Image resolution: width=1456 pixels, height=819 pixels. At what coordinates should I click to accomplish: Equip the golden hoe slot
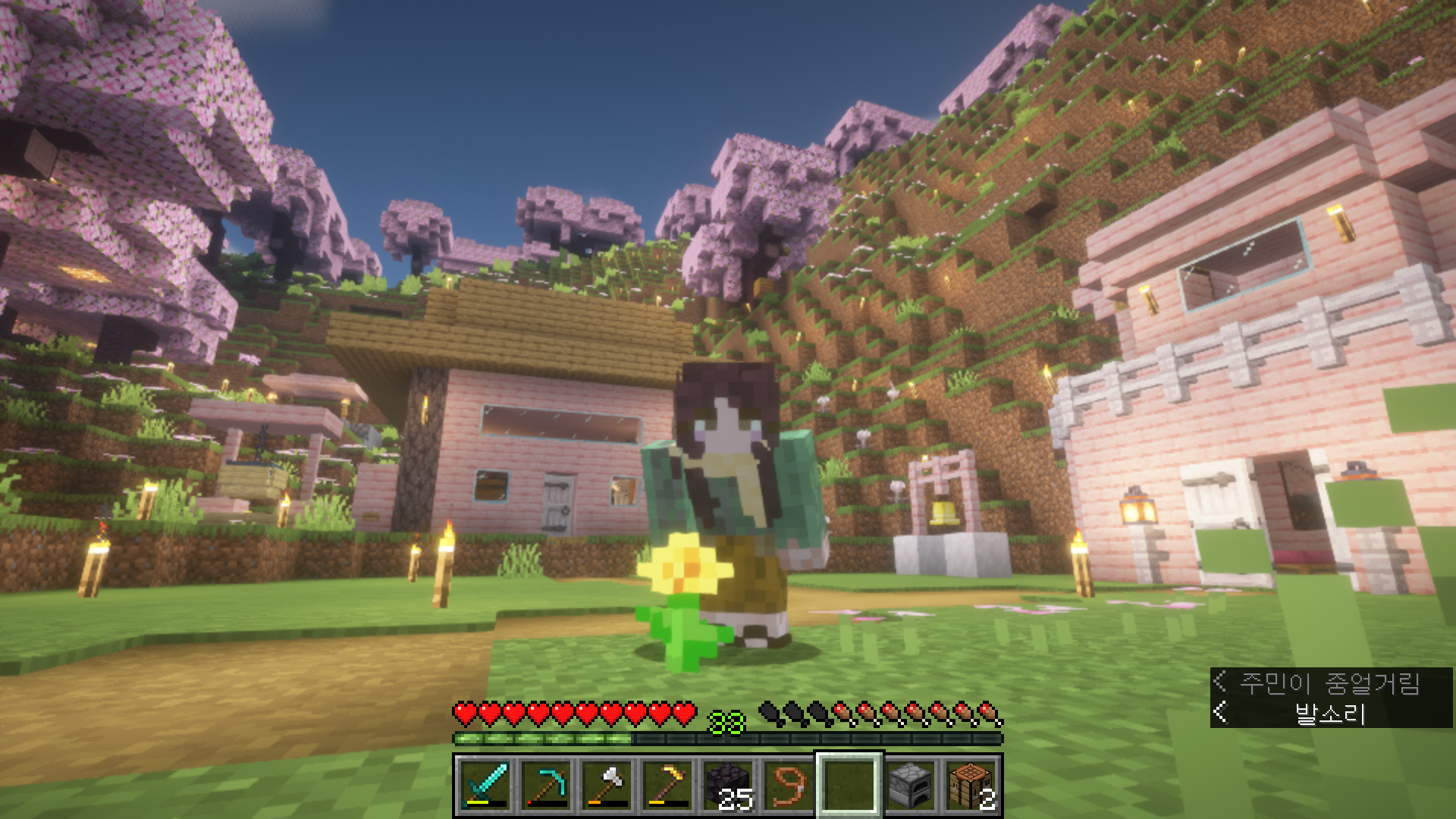pos(667,785)
